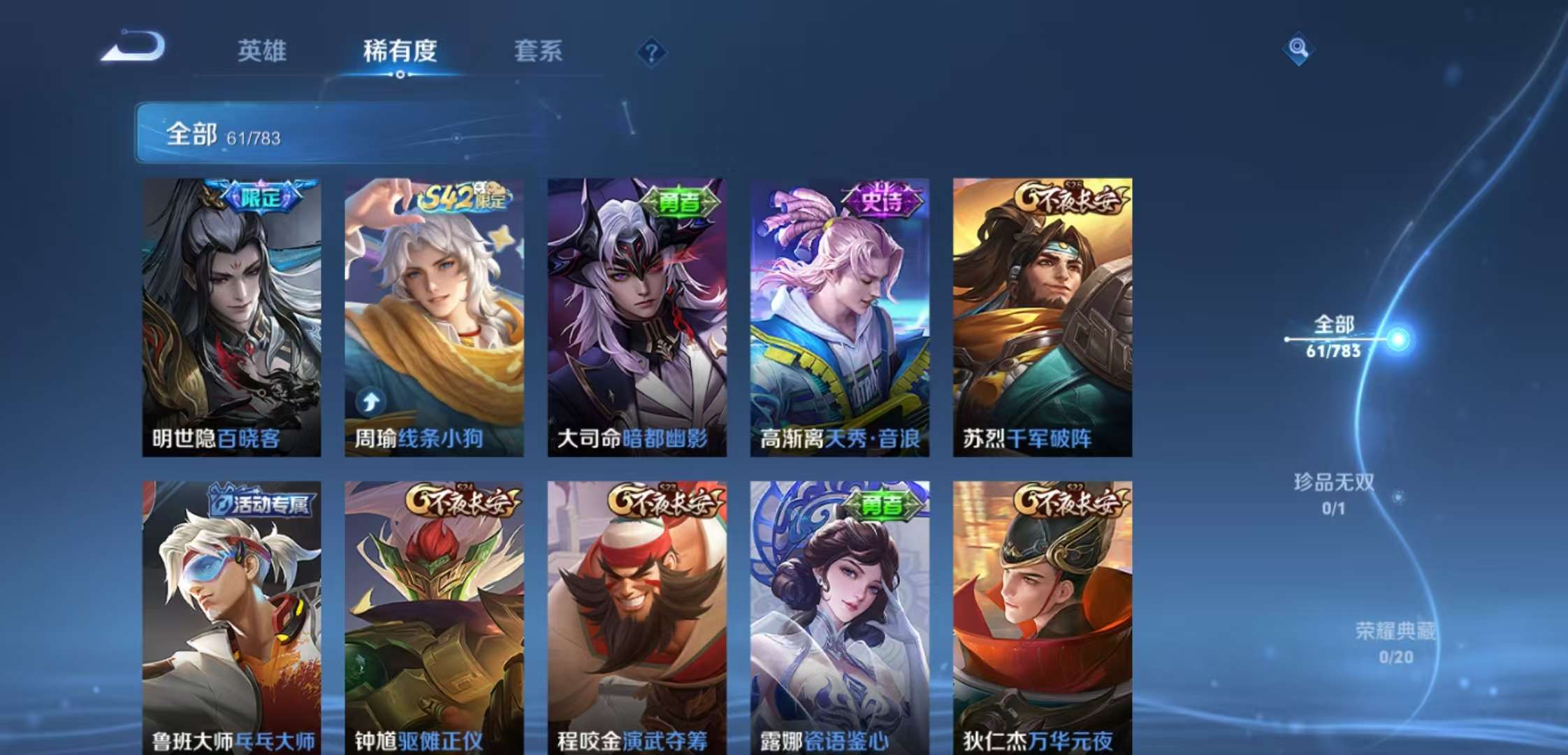This screenshot has height=755, width=1568.
Task: Click the 限定 badge on 明世隐 skin
Action: tap(260, 199)
